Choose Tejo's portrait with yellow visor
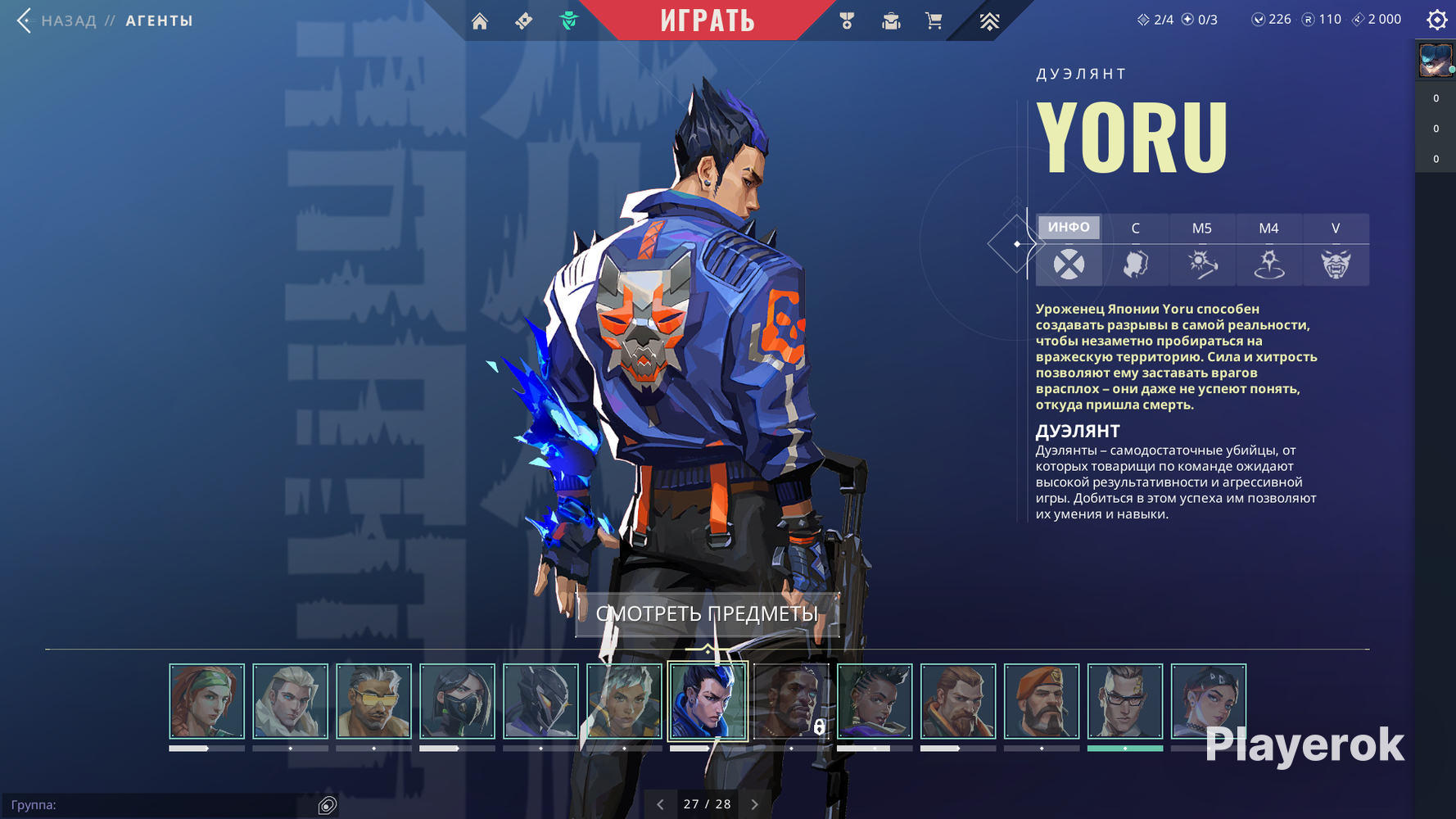The image size is (1456, 819). click(x=373, y=701)
